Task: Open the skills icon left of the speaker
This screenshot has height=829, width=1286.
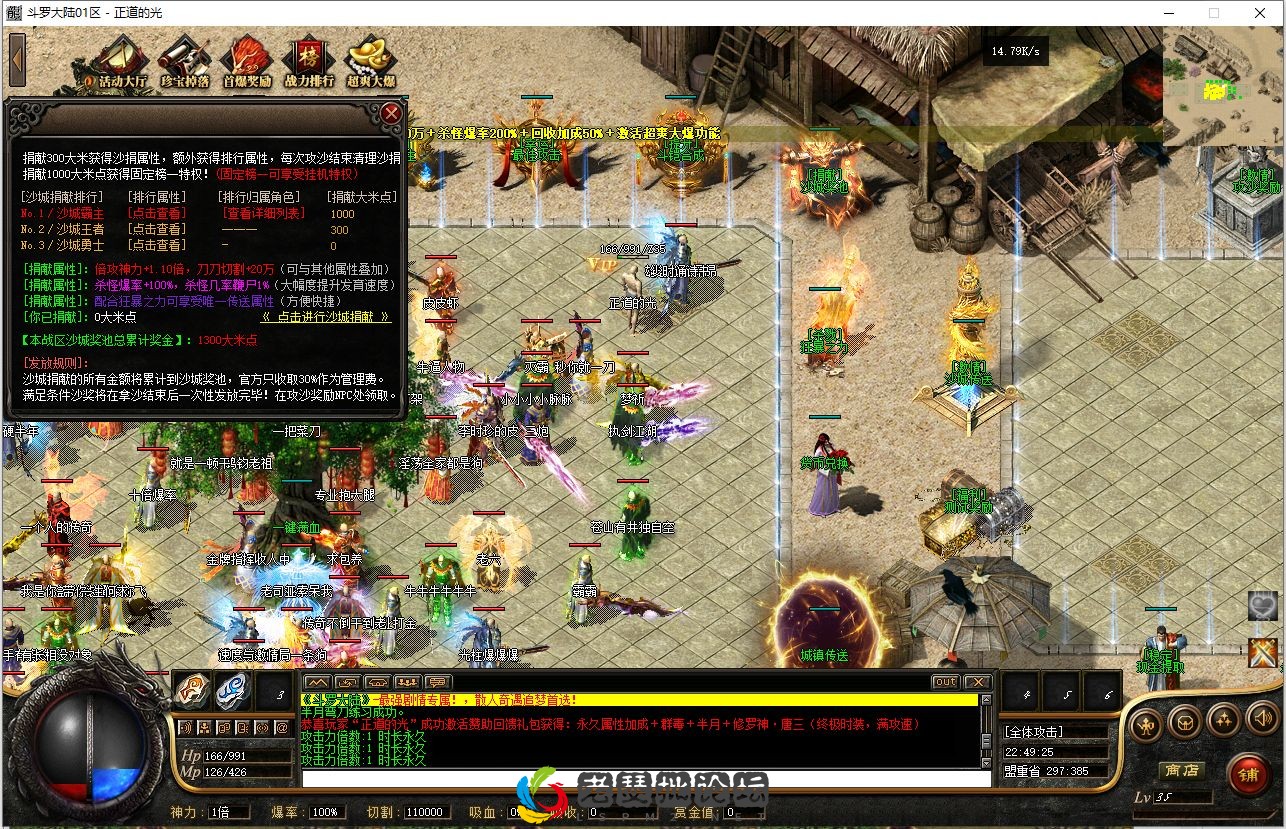Action: coord(1222,721)
